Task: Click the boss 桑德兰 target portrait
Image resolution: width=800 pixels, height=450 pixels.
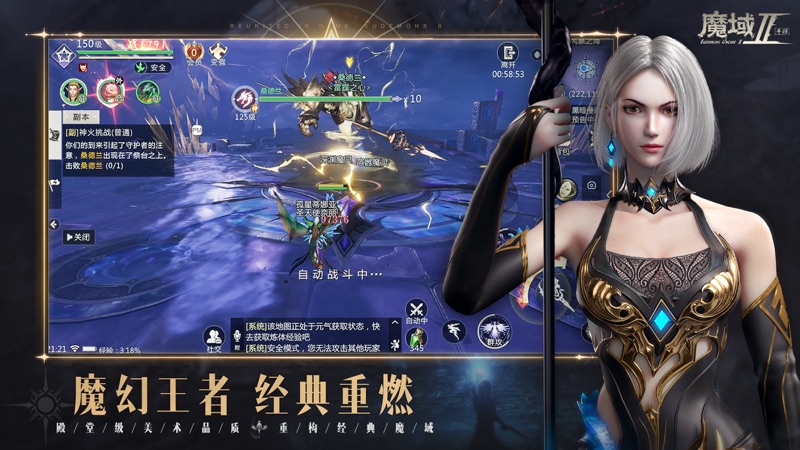Action: pyautogui.click(x=245, y=100)
